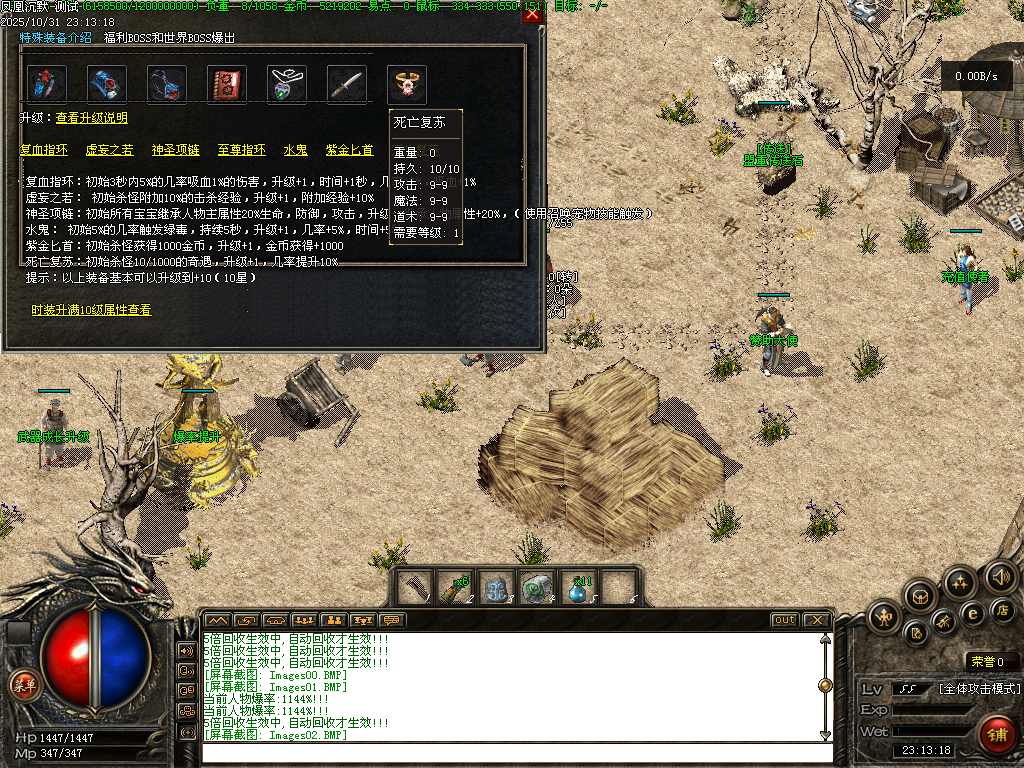Open the bag chest button
The width and height of the screenshot is (1024, 768).
pyautogui.click(x=921, y=597)
